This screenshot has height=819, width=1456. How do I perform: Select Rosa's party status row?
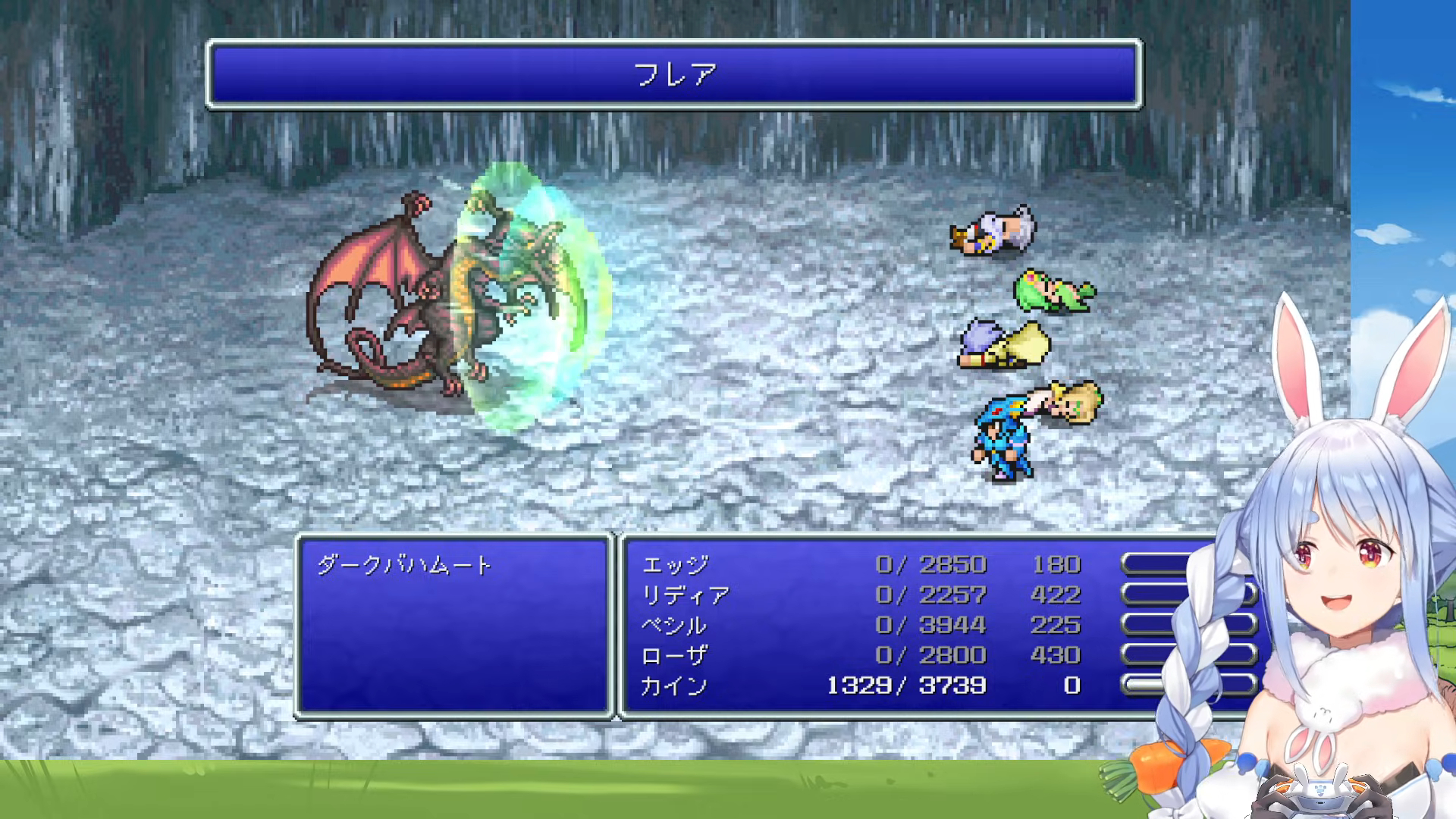tap(861, 655)
